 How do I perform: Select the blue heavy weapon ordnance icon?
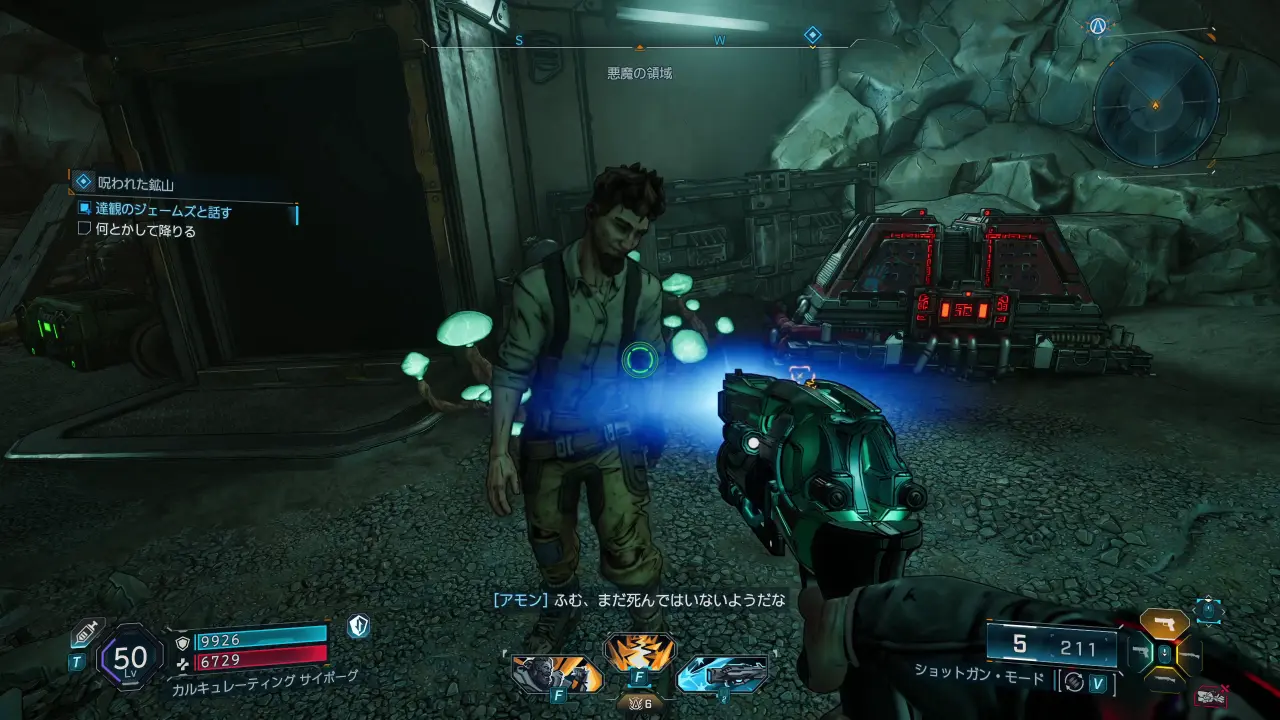[x=722, y=673]
